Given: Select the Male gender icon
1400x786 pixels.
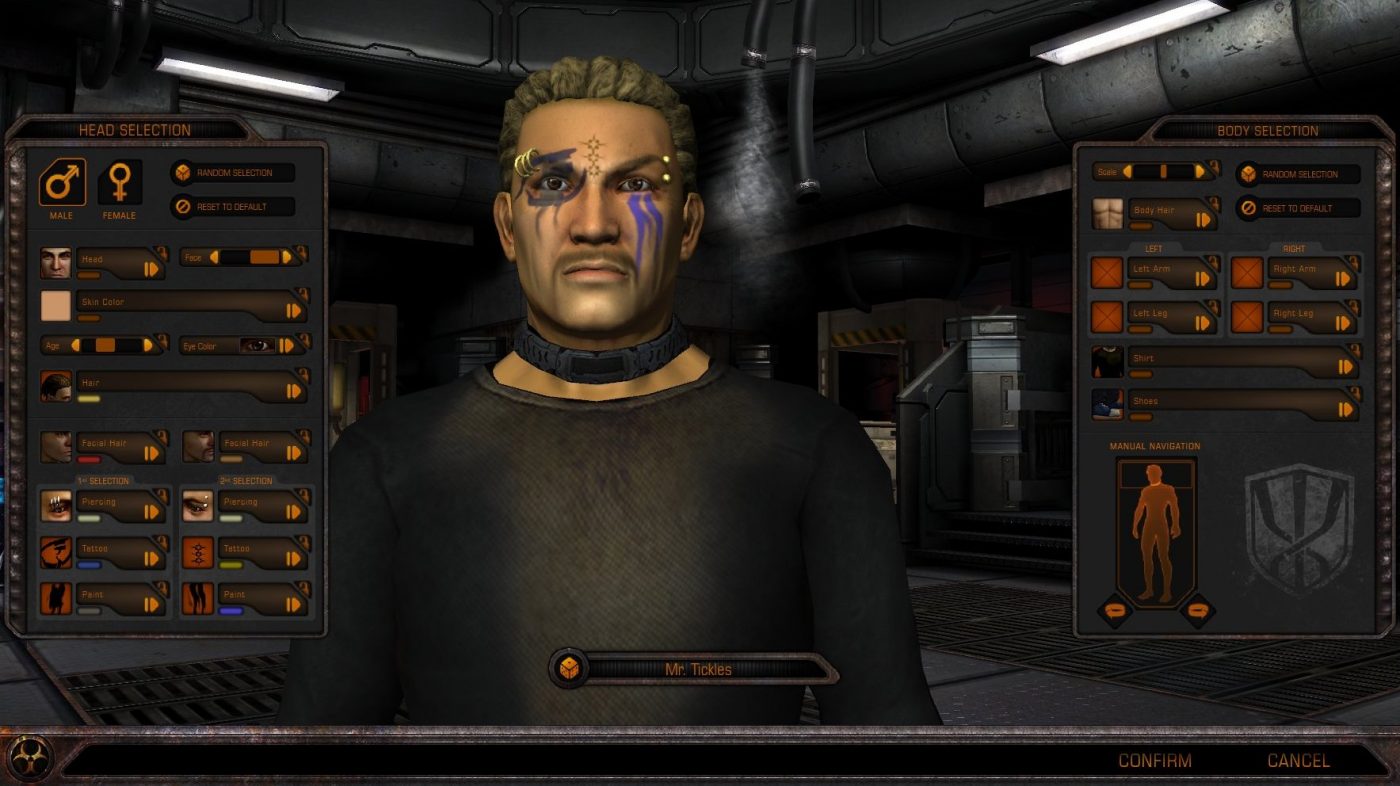Looking at the screenshot, I should [x=62, y=183].
